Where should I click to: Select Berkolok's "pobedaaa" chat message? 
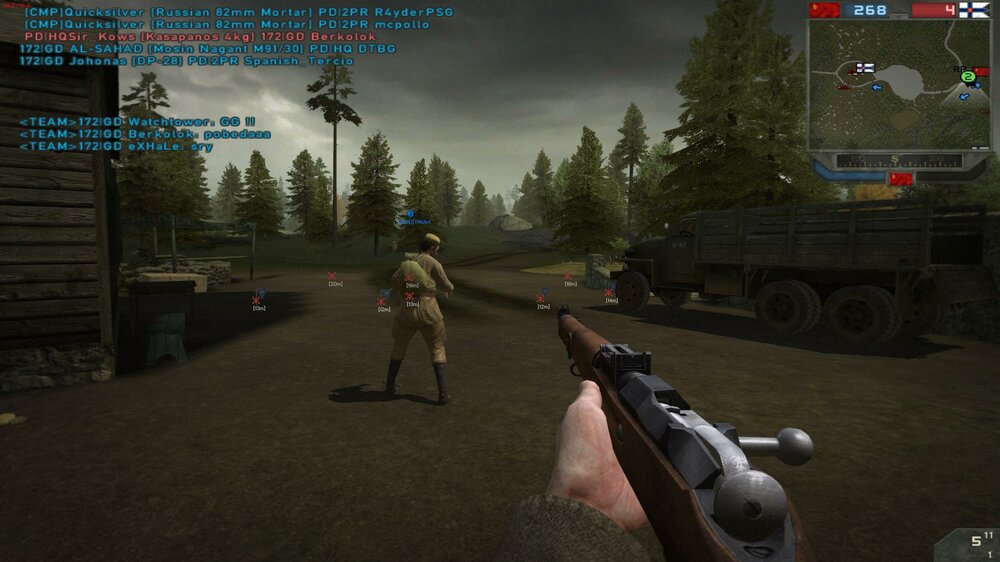(145, 133)
